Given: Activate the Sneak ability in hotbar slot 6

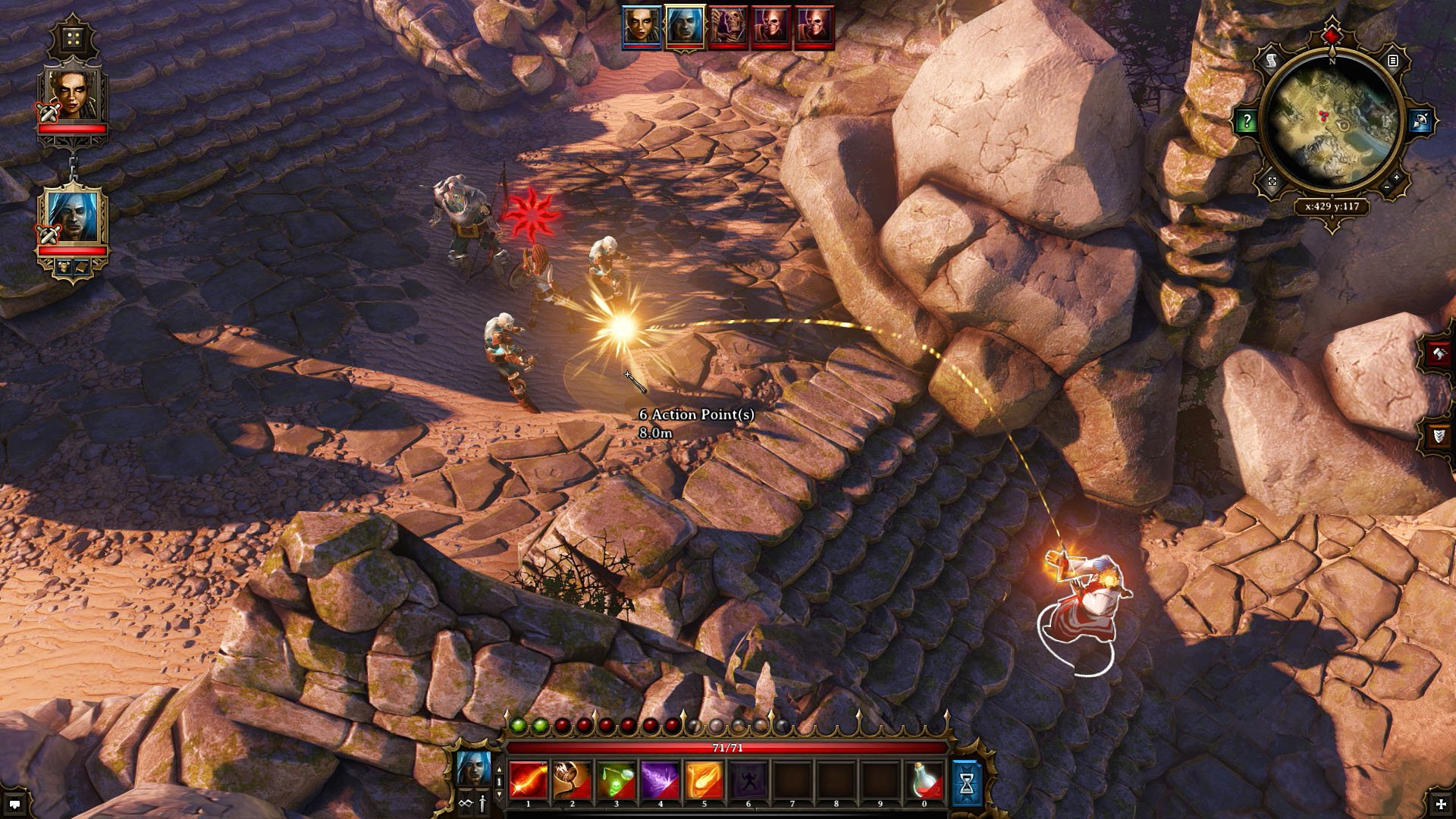Looking at the screenshot, I should tap(749, 780).
